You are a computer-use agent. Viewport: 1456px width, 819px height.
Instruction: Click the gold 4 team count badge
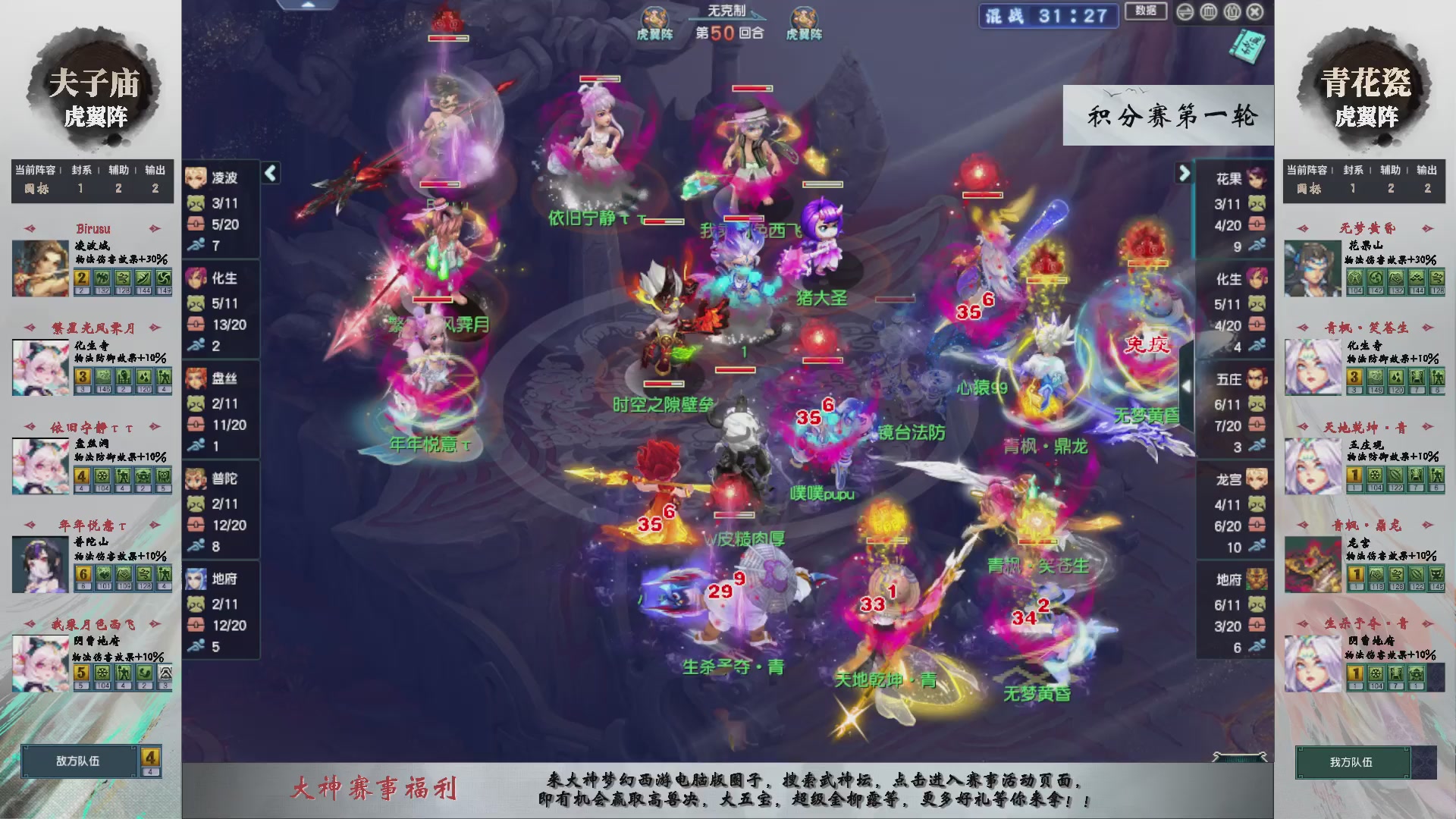tap(149, 758)
